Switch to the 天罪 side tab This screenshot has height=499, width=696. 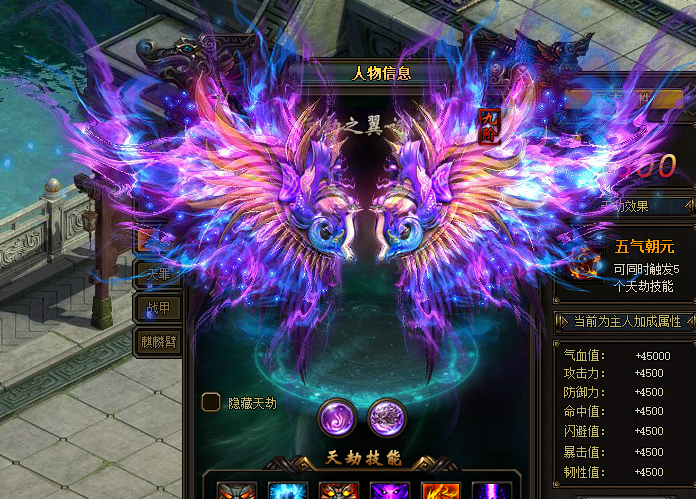coord(158,274)
